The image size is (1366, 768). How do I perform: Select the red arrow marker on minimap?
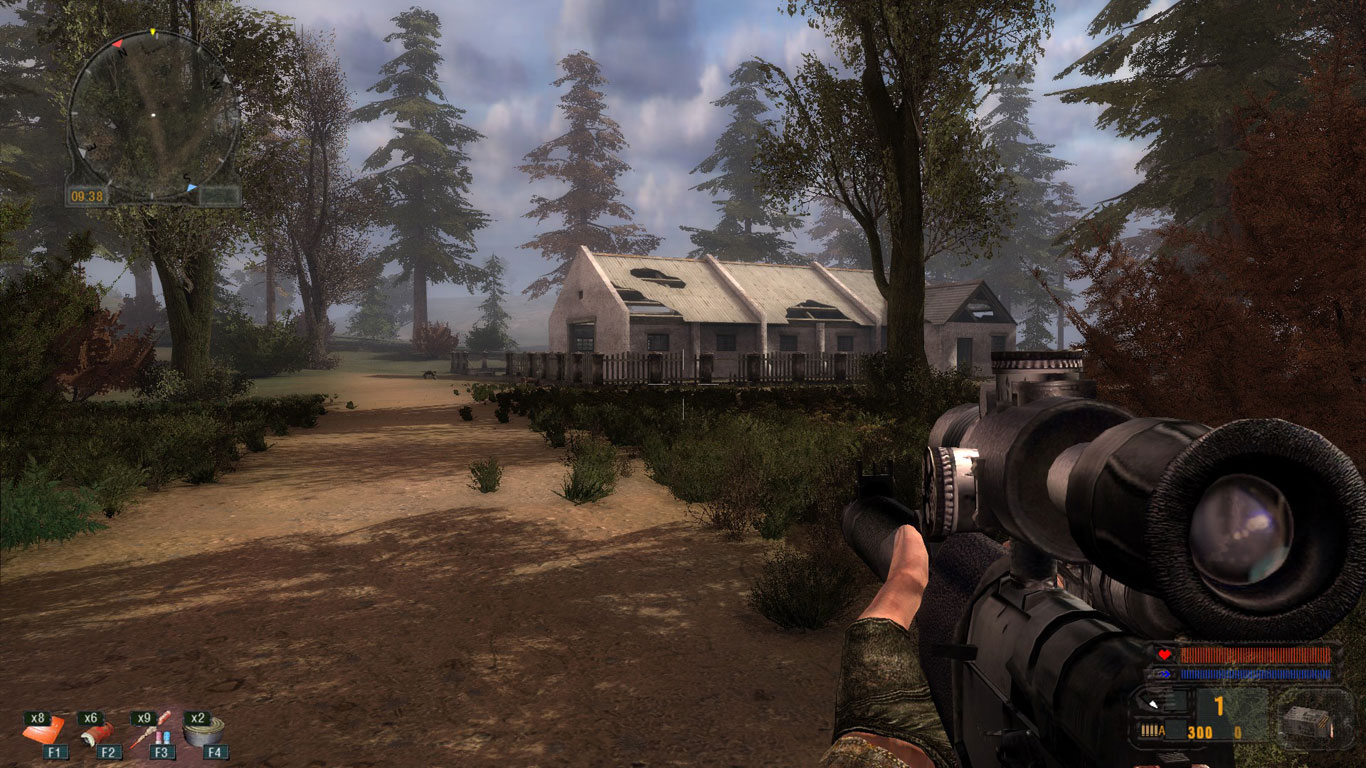pyautogui.click(x=117, y=44)
